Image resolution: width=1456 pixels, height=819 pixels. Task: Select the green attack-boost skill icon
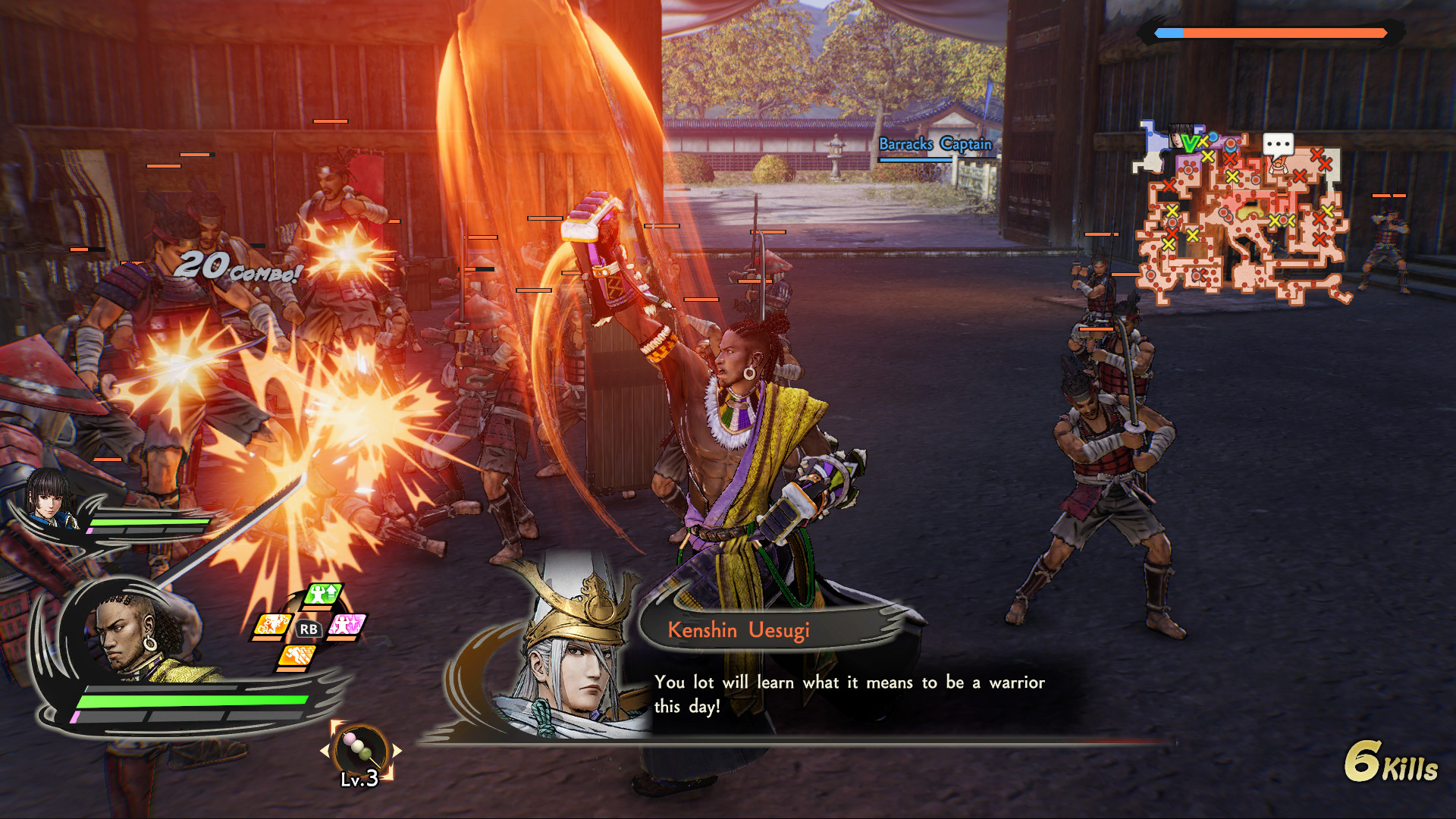[322, 593]
